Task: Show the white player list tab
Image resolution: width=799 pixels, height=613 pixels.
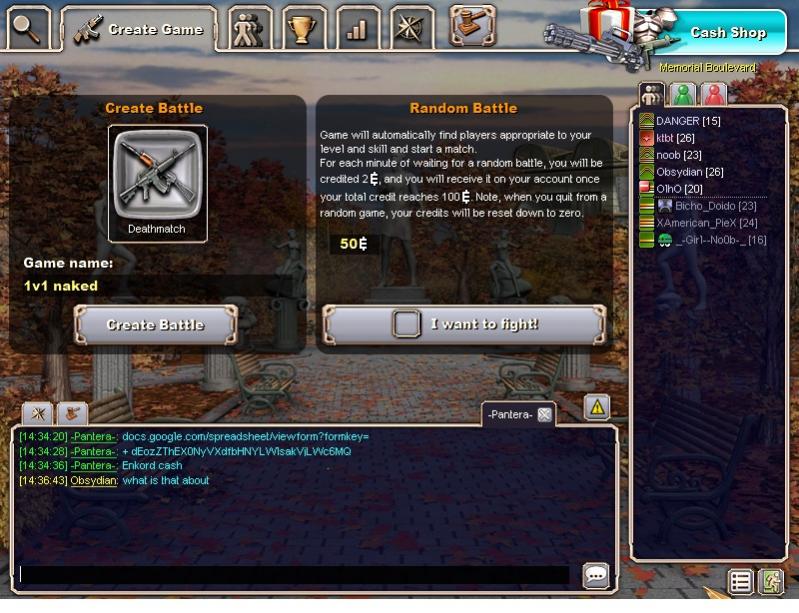Action: [x=652, y=95]
